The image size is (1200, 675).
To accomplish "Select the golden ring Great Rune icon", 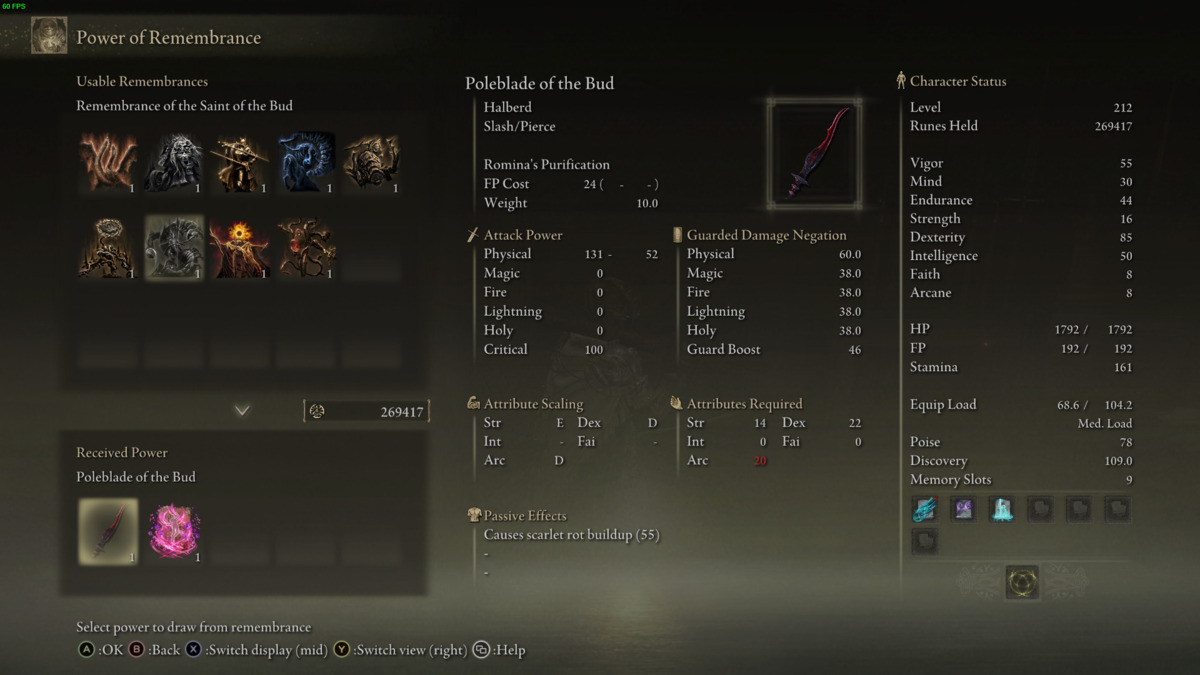I will coord(1022,582).
